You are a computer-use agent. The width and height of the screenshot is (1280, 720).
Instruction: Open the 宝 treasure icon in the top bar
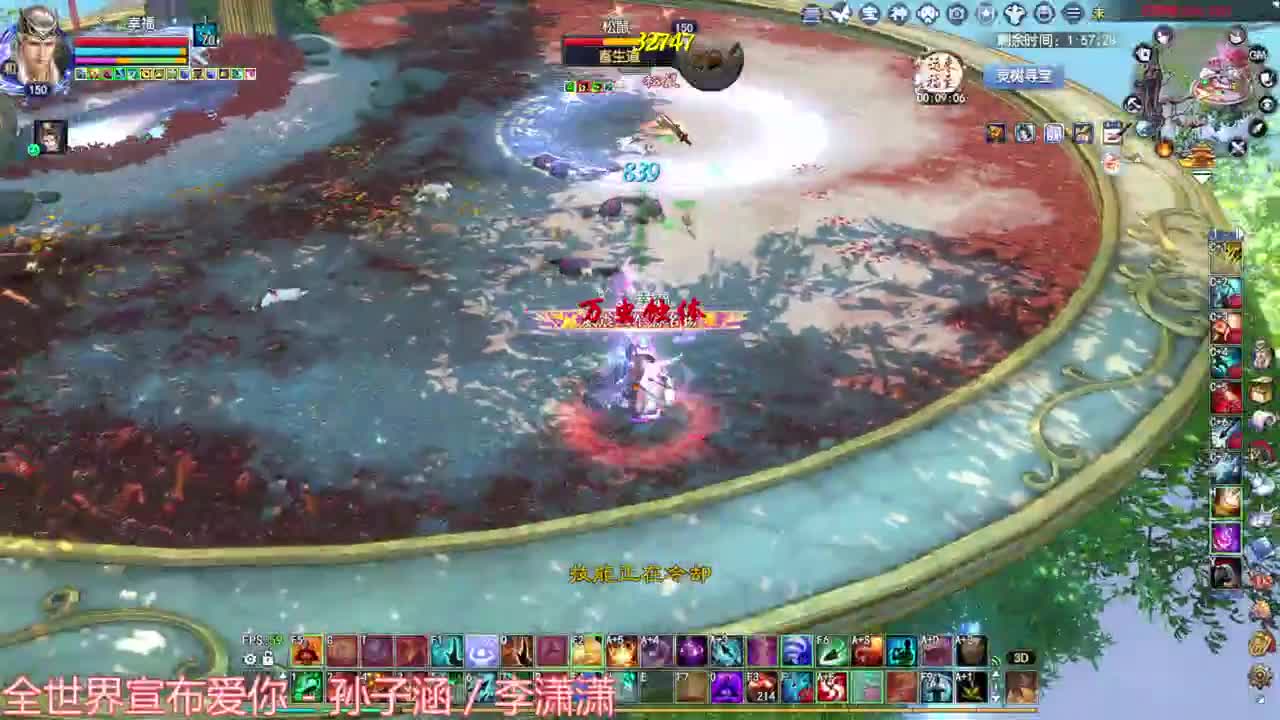(869, 13)
